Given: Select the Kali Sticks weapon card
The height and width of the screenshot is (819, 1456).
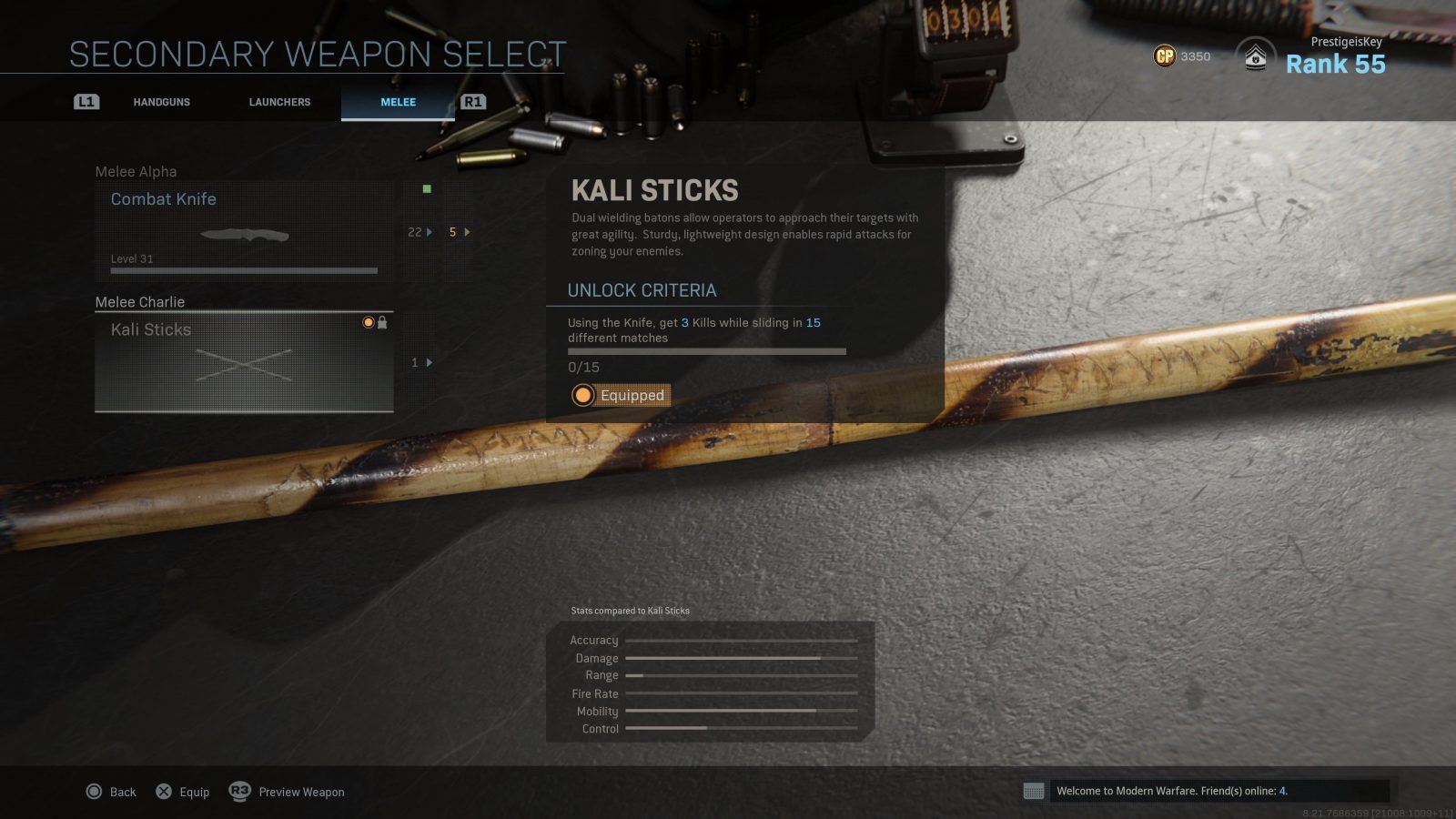Looking at the screenshot, I should coord(243,361).
